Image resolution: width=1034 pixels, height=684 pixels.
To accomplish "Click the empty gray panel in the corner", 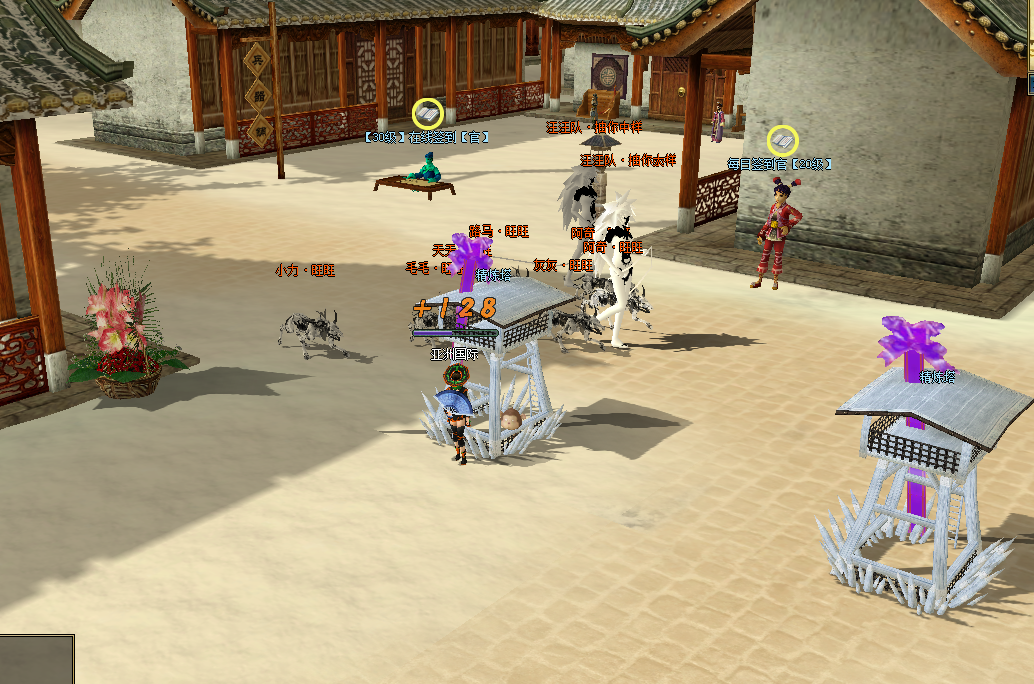I will click(37, 659).
